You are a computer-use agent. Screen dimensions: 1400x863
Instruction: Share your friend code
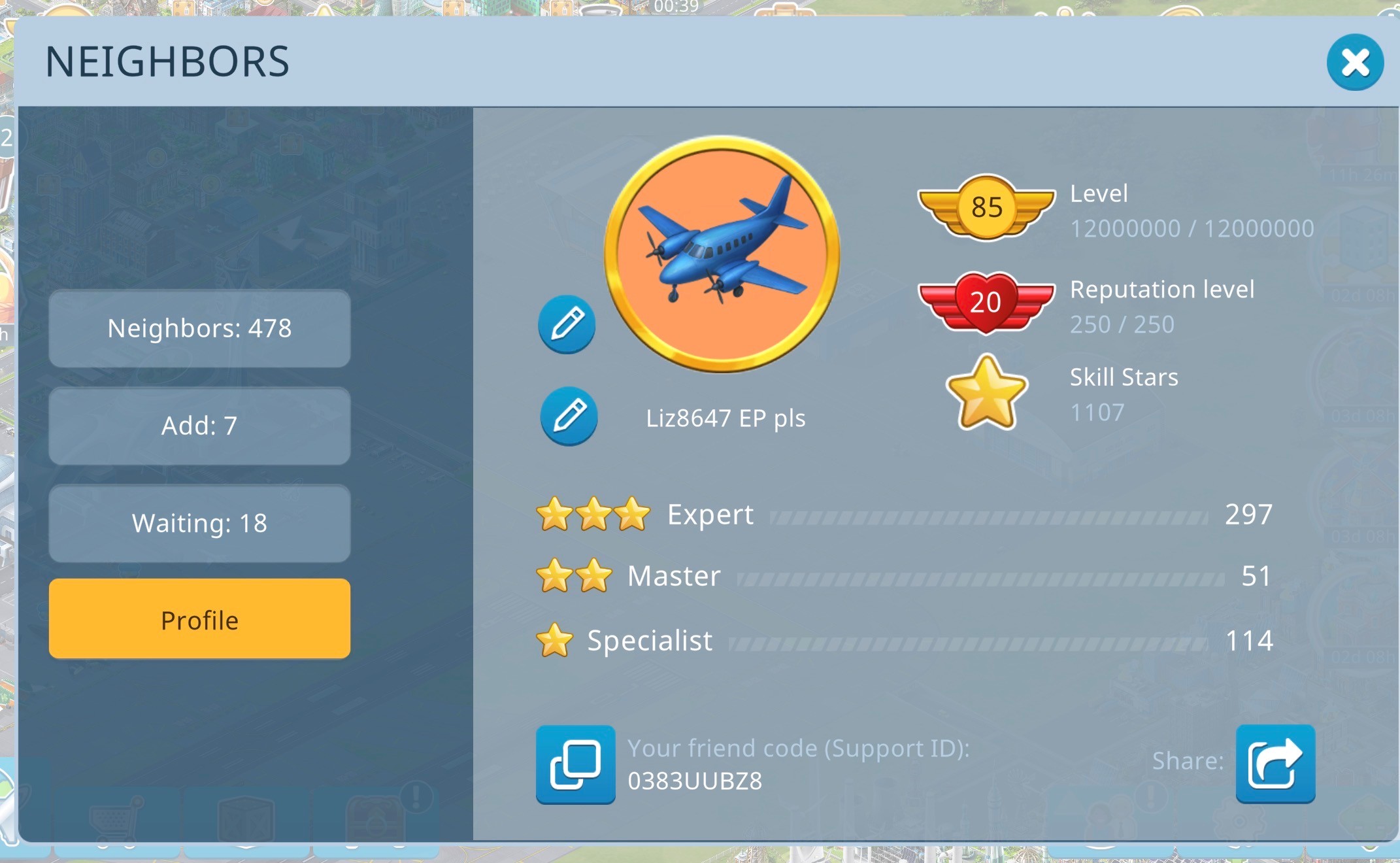(x=1275, y=763)
